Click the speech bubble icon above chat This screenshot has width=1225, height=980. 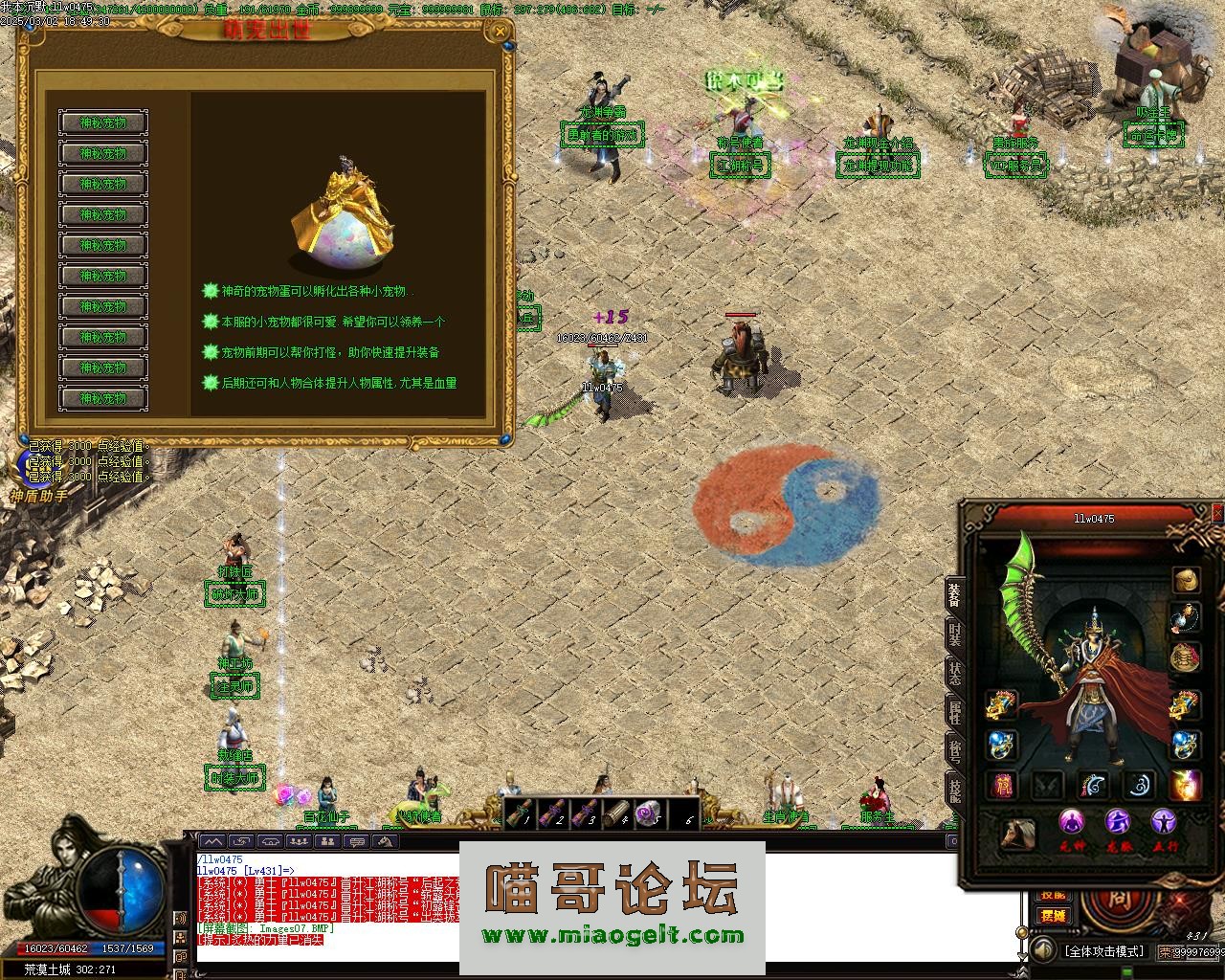point(356,841)
